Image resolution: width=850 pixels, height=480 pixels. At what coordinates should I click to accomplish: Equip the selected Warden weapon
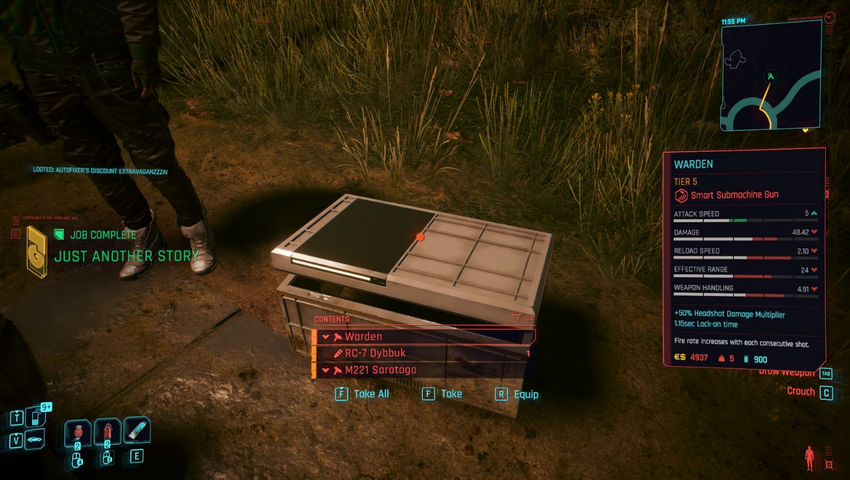click(x=517, y=394)
